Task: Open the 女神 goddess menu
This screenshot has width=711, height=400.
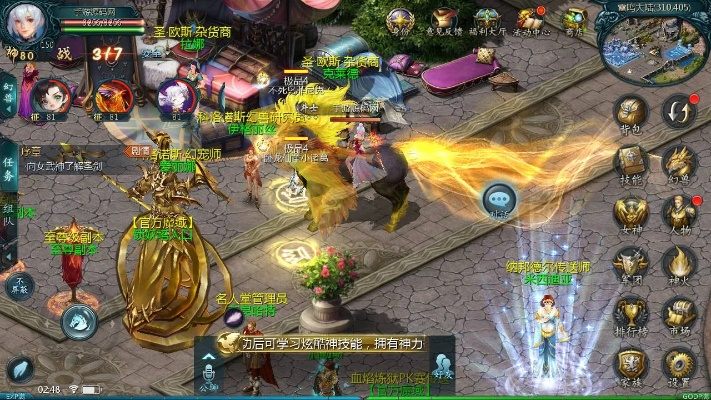Action: click(x=630, y=213)
